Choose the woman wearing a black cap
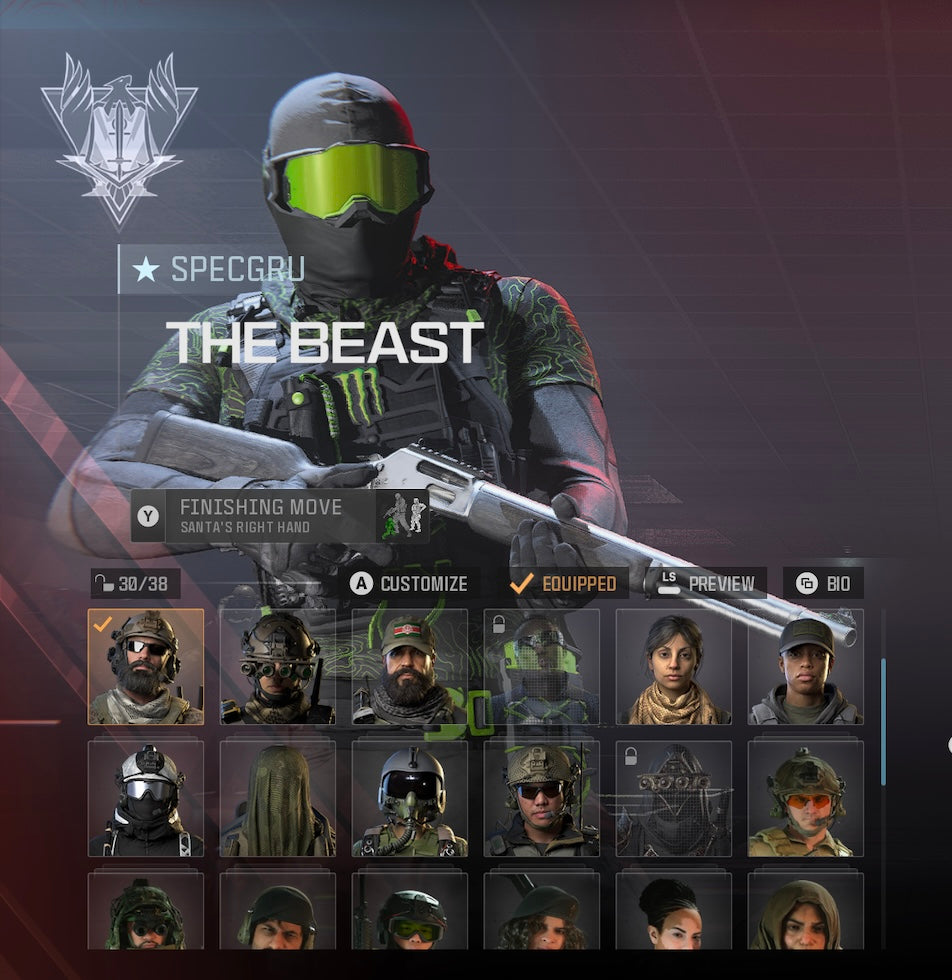This screenshot has height=980, width=952. click(x=806, y=667)
